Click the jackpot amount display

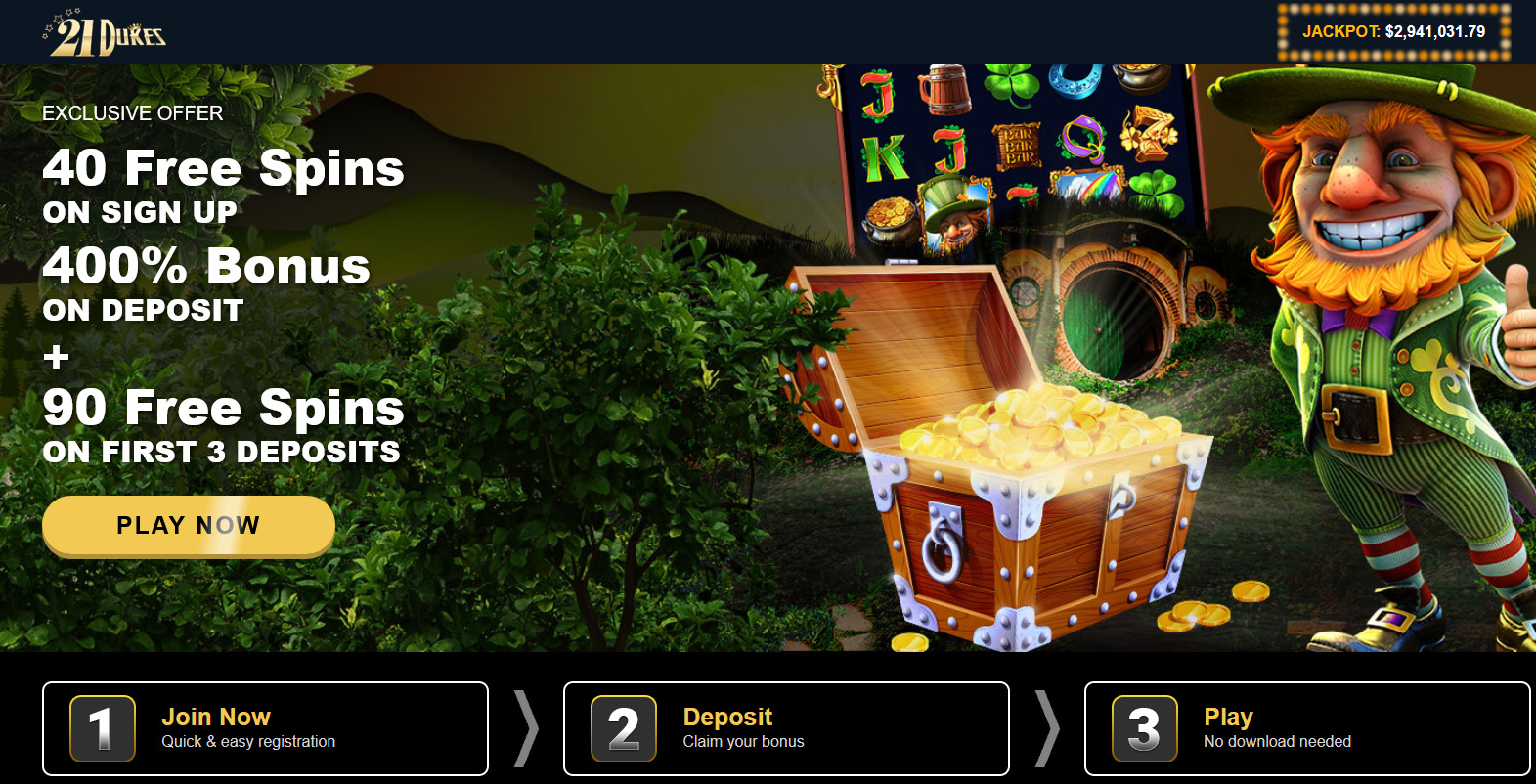point(1392,30)
